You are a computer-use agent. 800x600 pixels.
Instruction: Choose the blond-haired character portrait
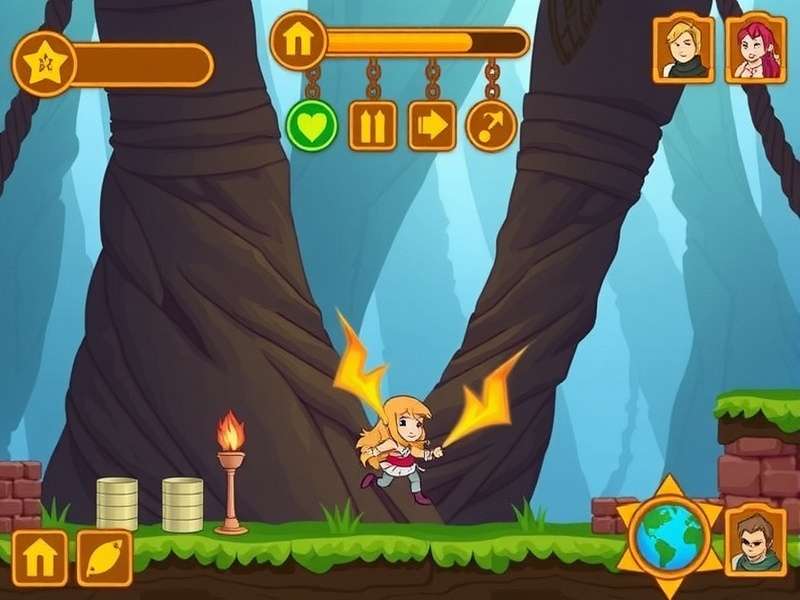[x=683, y=47]
